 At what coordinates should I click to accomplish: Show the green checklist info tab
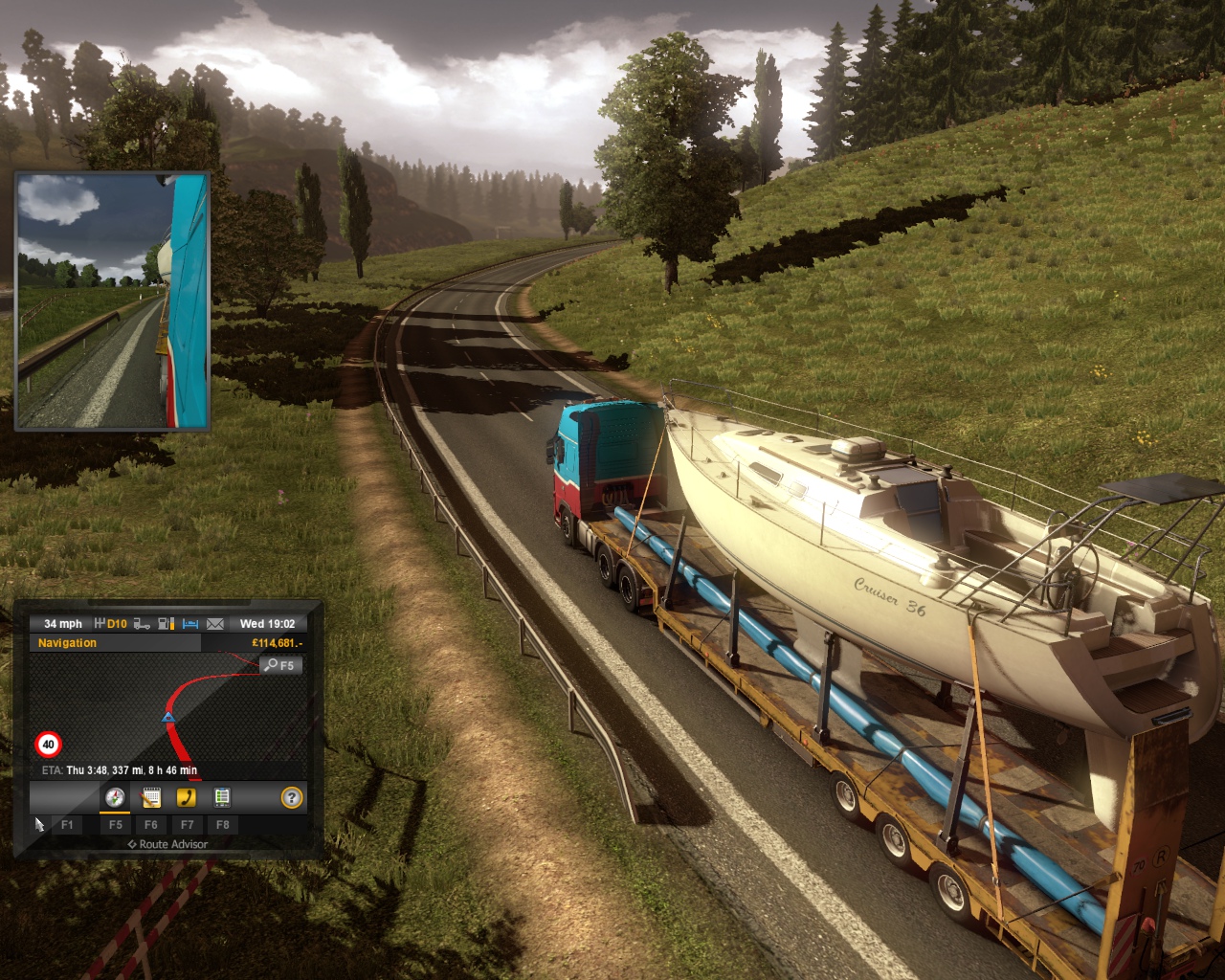coord(222,797)
